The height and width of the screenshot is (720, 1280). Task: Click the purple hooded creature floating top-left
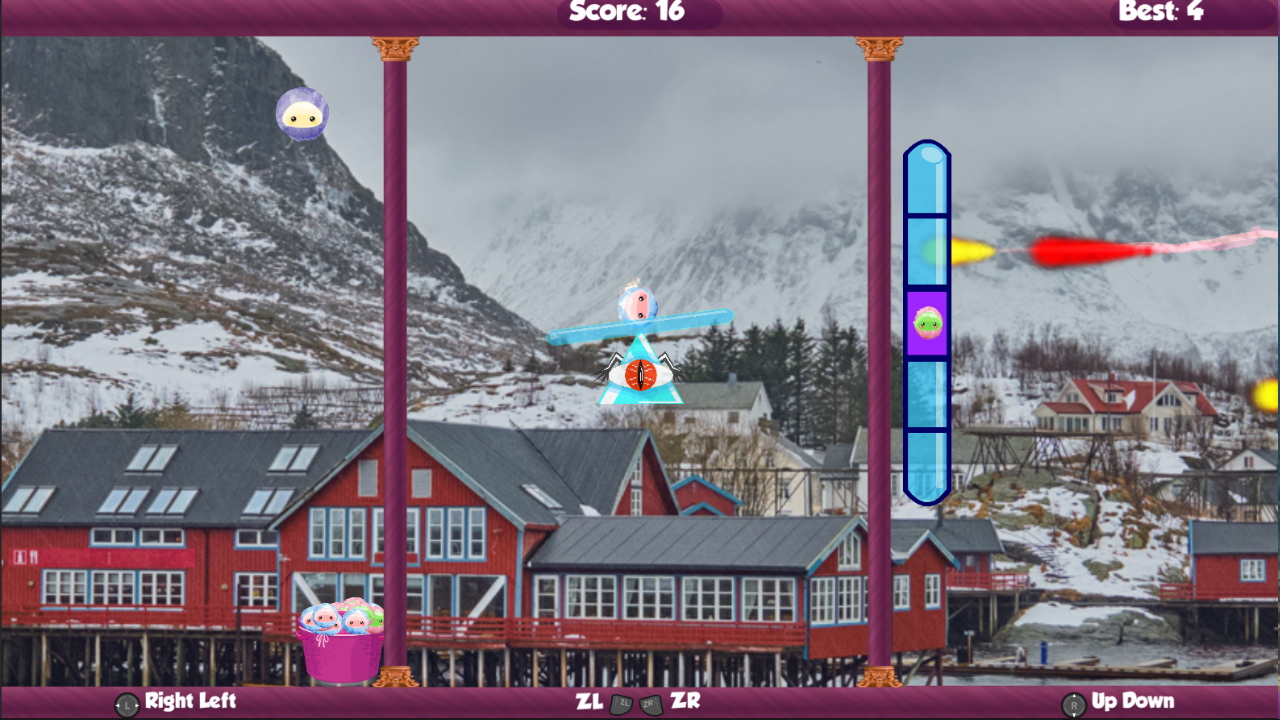pyautogui.click(x=303, y=114)
